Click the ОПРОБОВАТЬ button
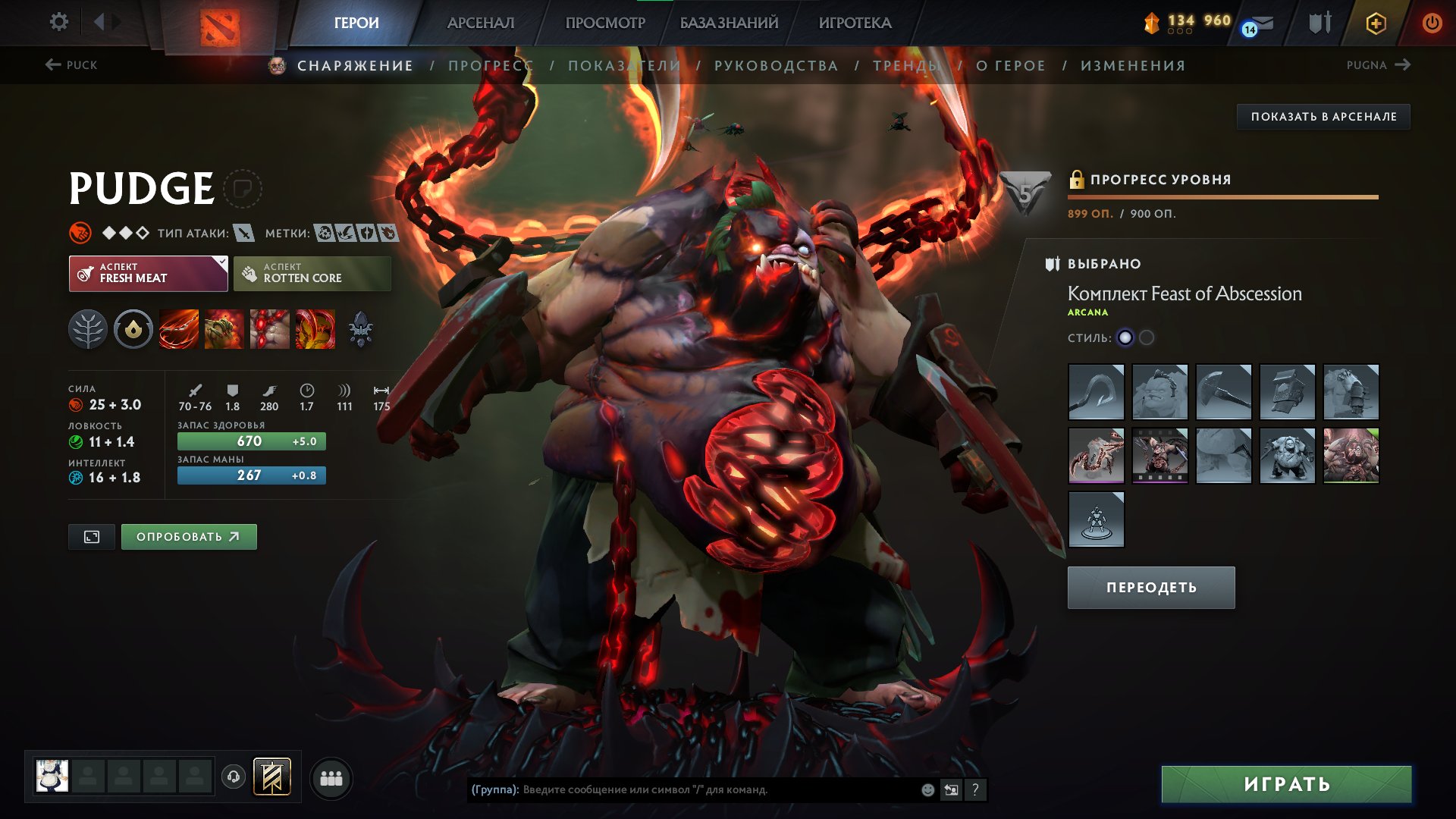The image size is (1456, 819). tap(188, 535)
